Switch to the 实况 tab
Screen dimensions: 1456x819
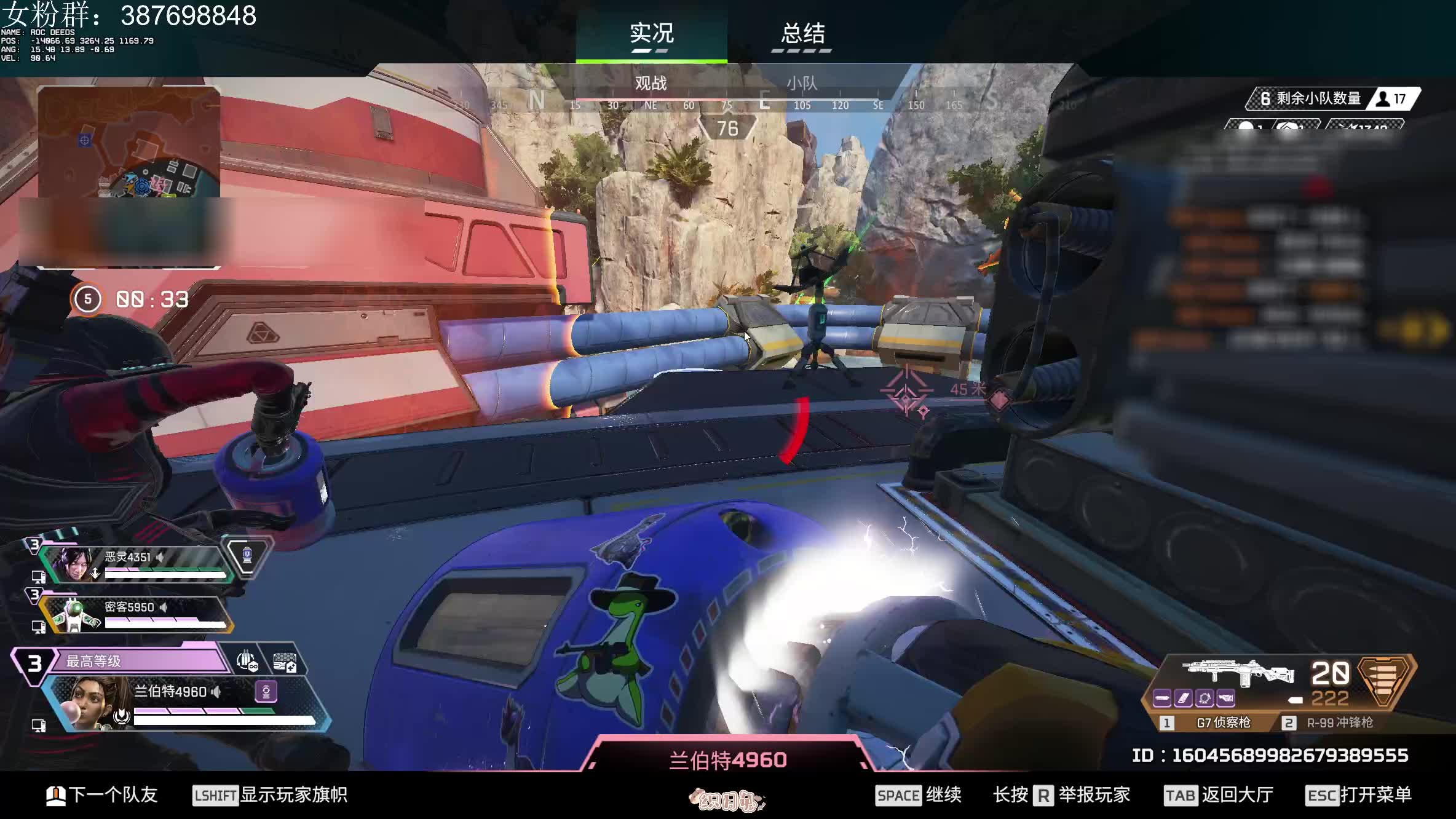(x=651, y=33)
